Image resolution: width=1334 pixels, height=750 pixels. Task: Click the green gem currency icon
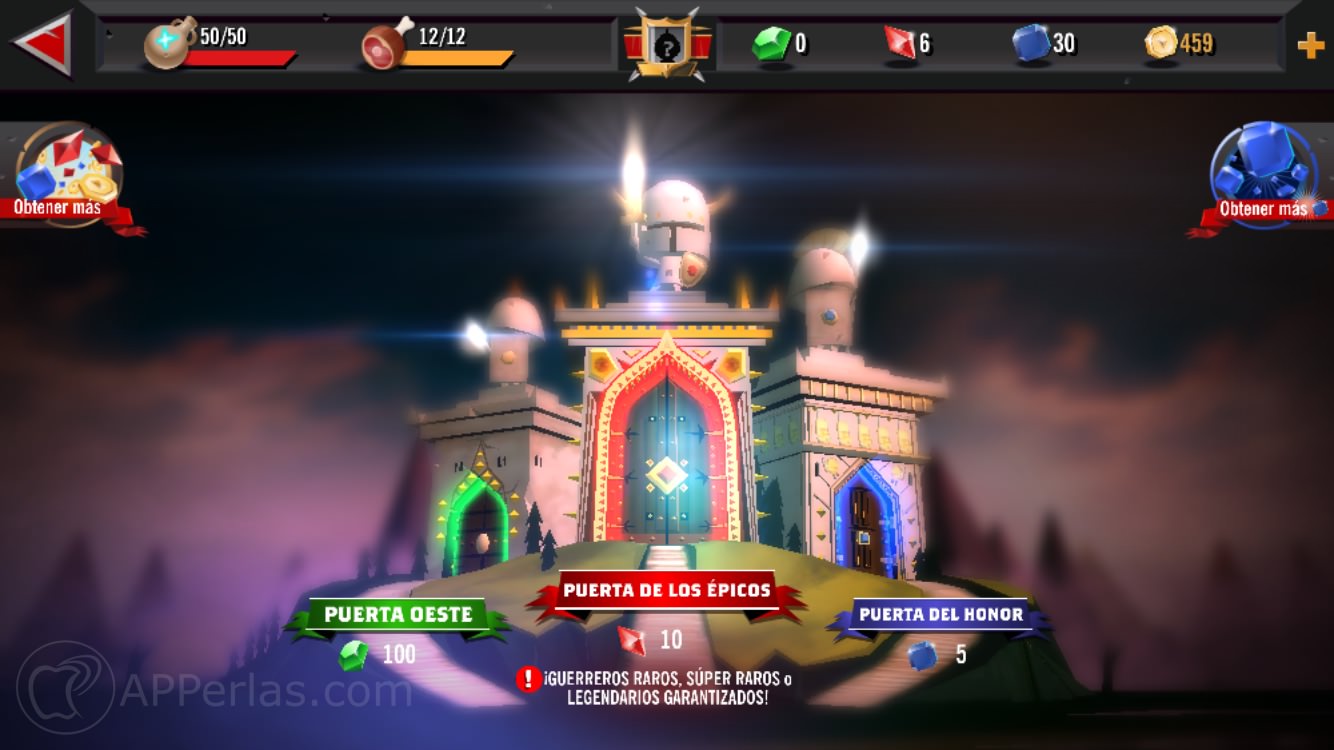[773, 44]
